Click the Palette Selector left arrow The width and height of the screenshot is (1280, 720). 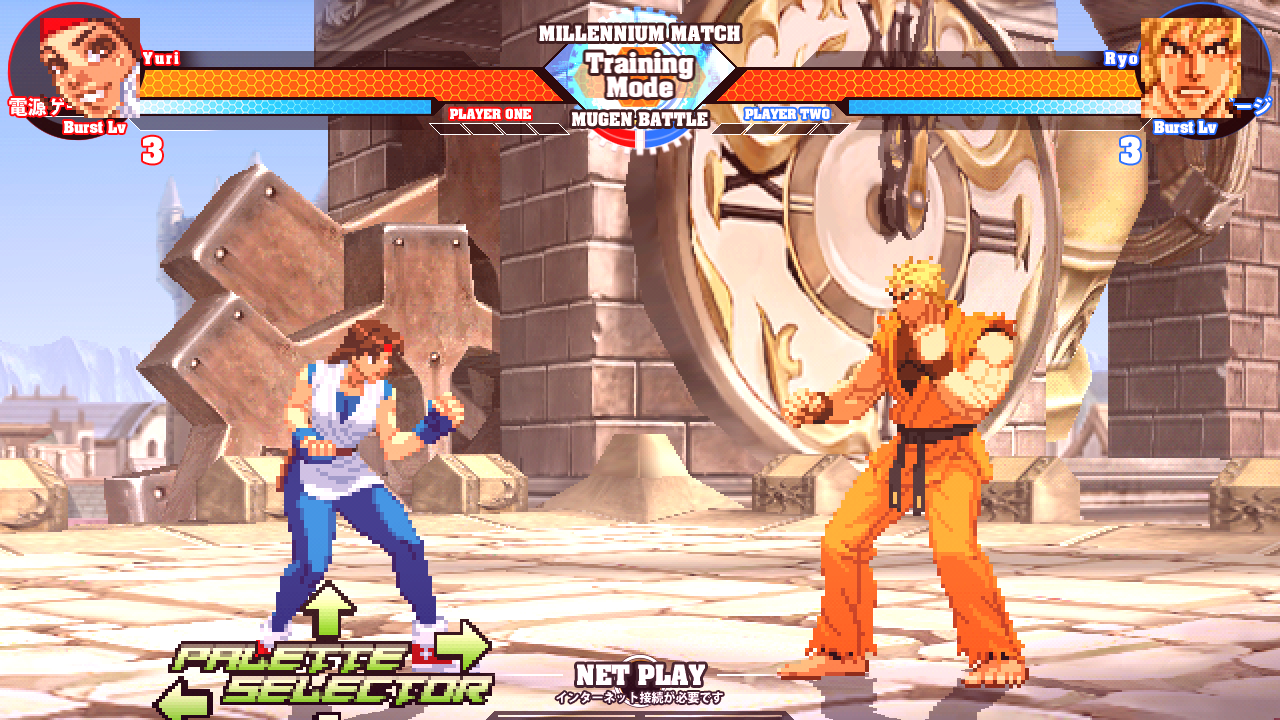pyautogui.click(x=184, y=698)
